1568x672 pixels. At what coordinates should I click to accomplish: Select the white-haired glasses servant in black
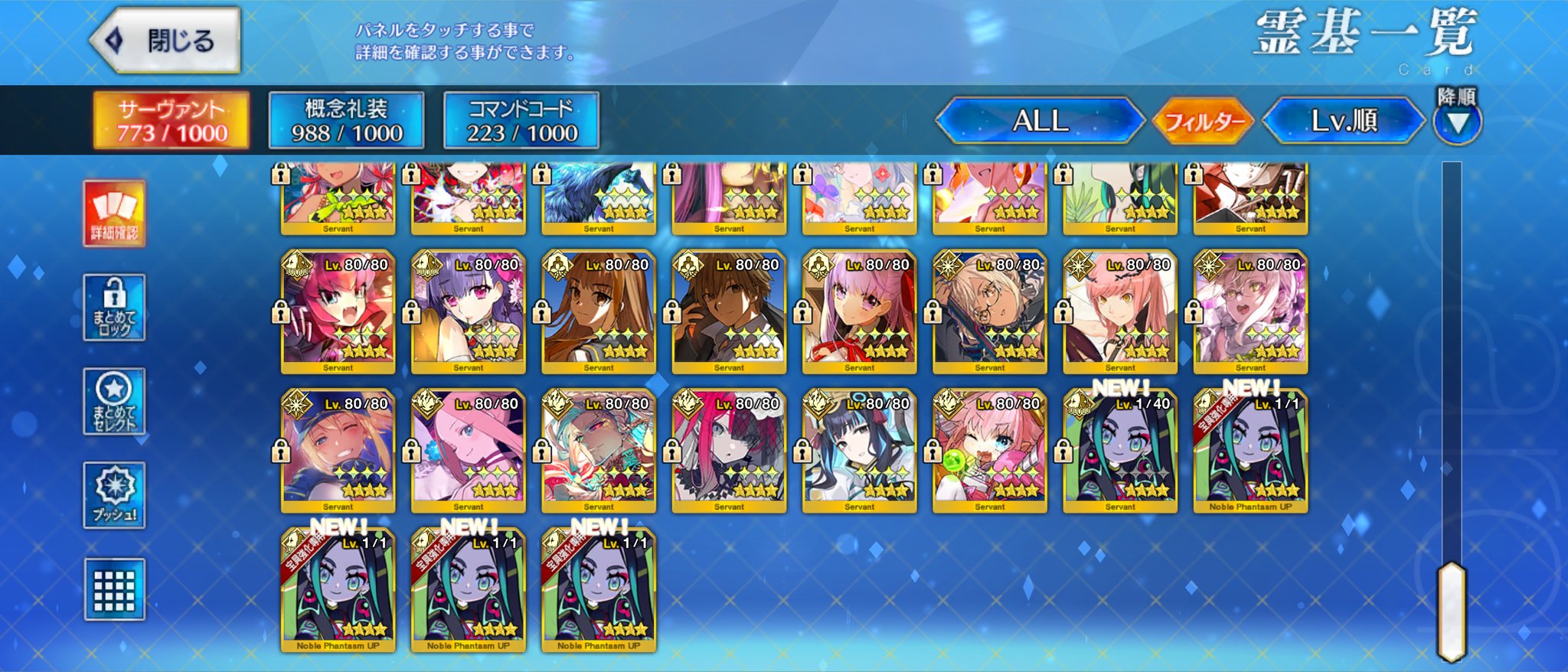coord(989,312)
